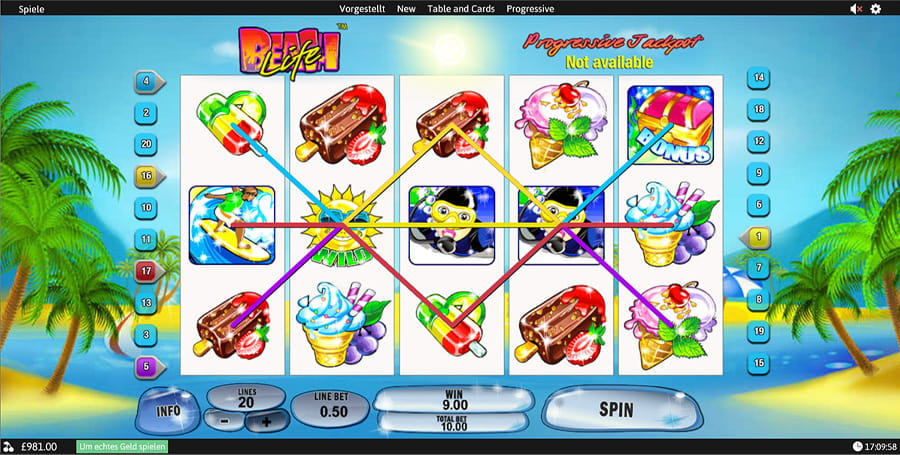Viewport: 900px width, 455px height.
Task: Decrease the number of lines with minus
Action: 226,422
